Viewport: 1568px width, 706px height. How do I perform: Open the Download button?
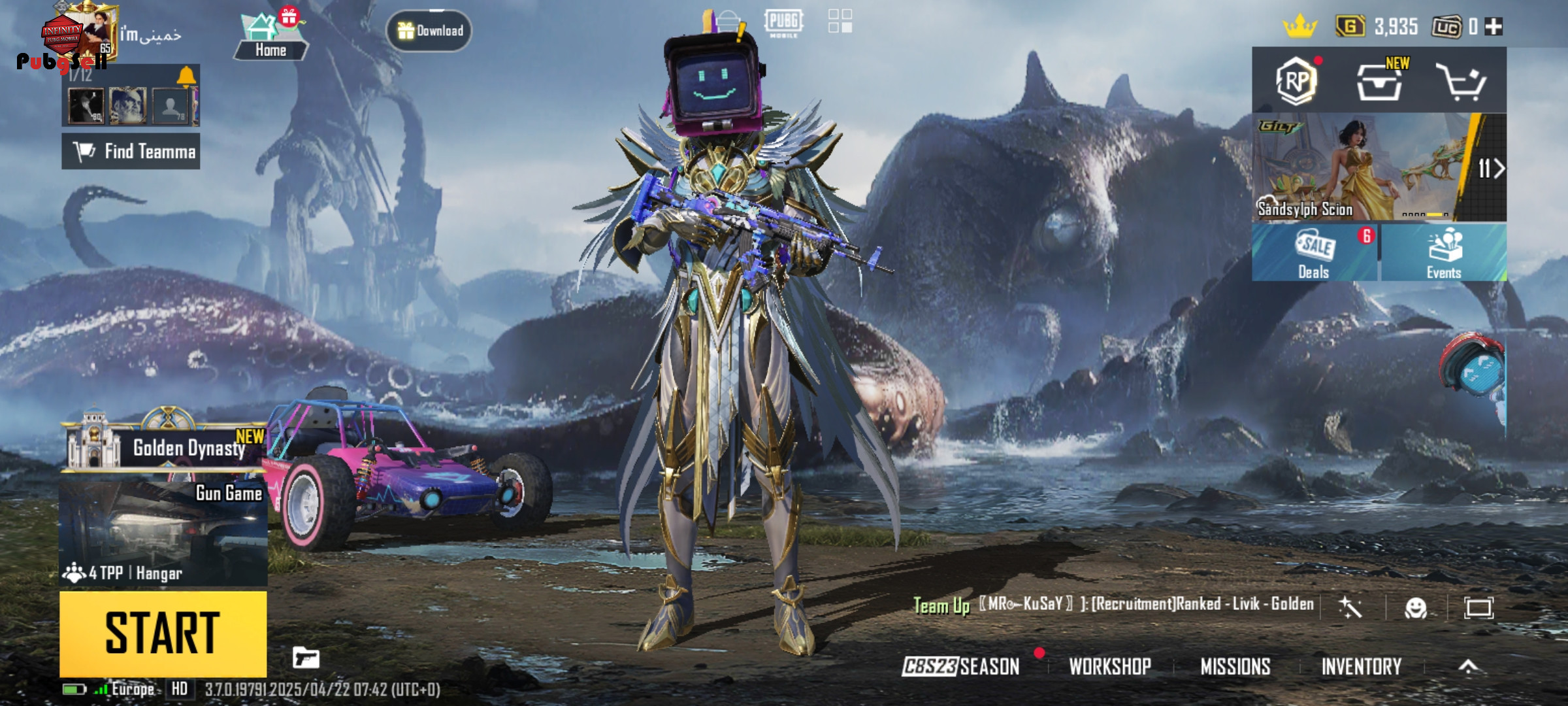coord(429,31)
